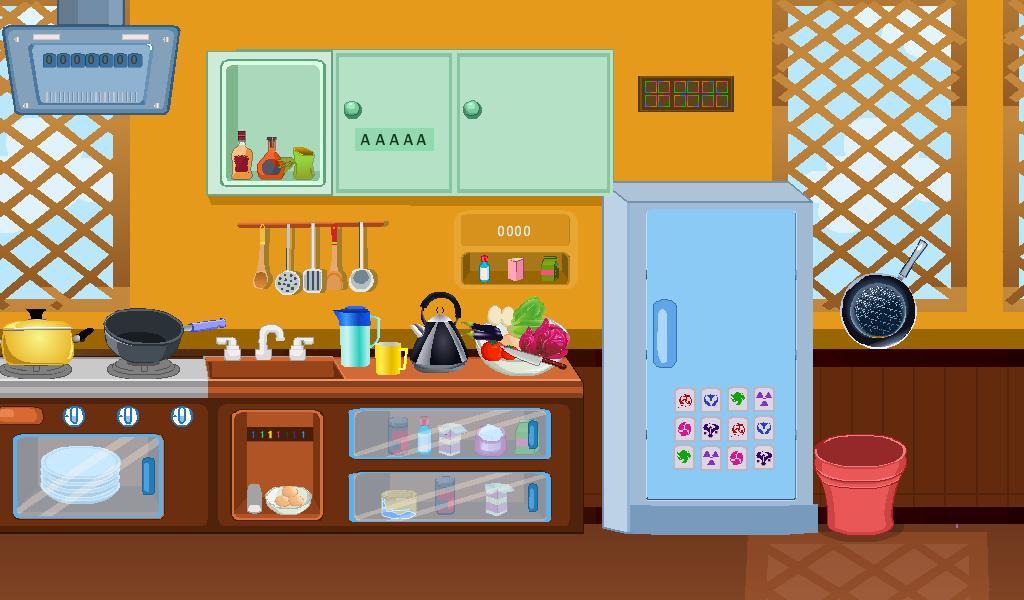
Task: Tap the colored grid panel on the wall
Action: tap(686, 94)
